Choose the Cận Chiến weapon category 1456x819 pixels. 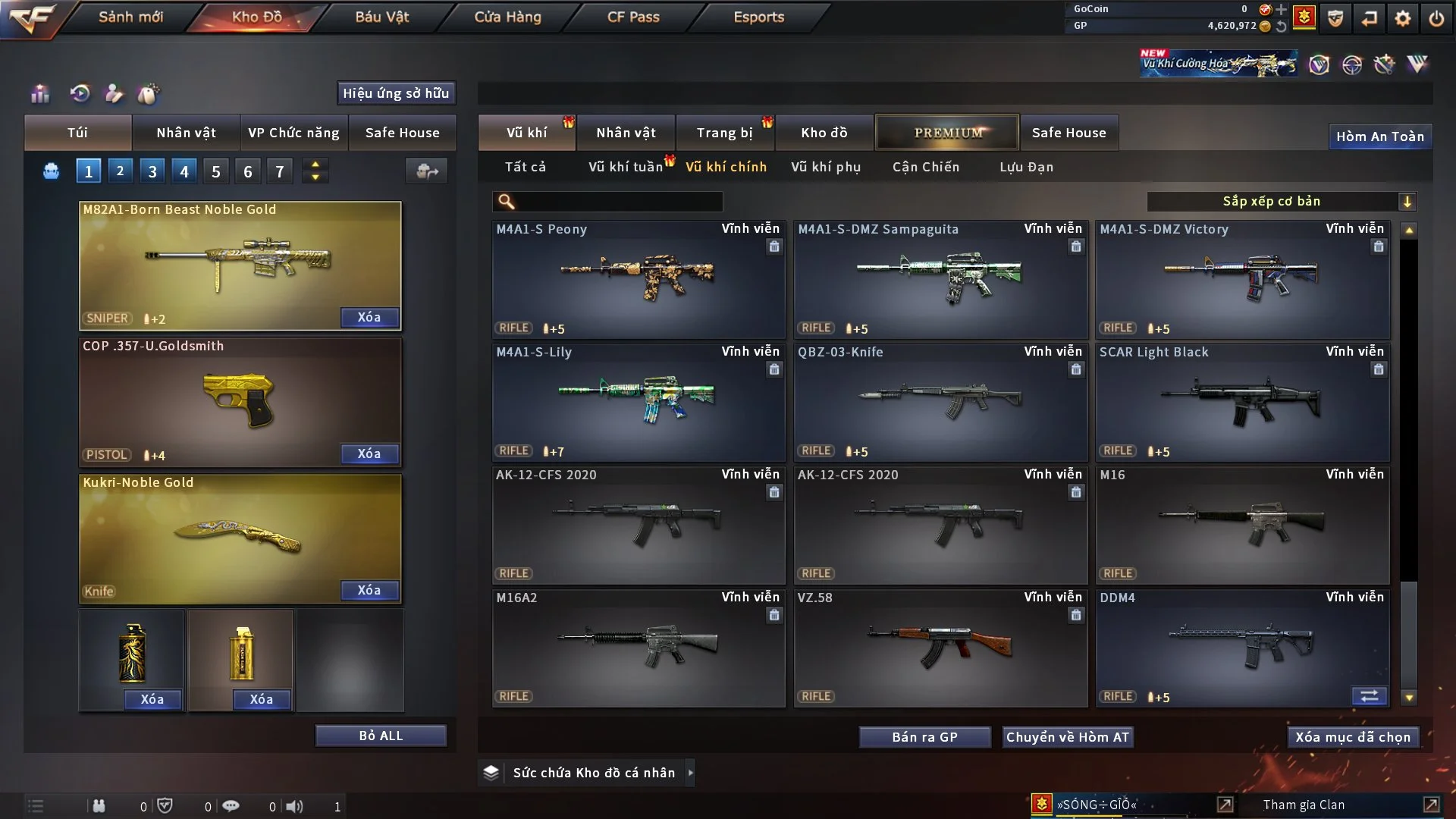[925, 167]
